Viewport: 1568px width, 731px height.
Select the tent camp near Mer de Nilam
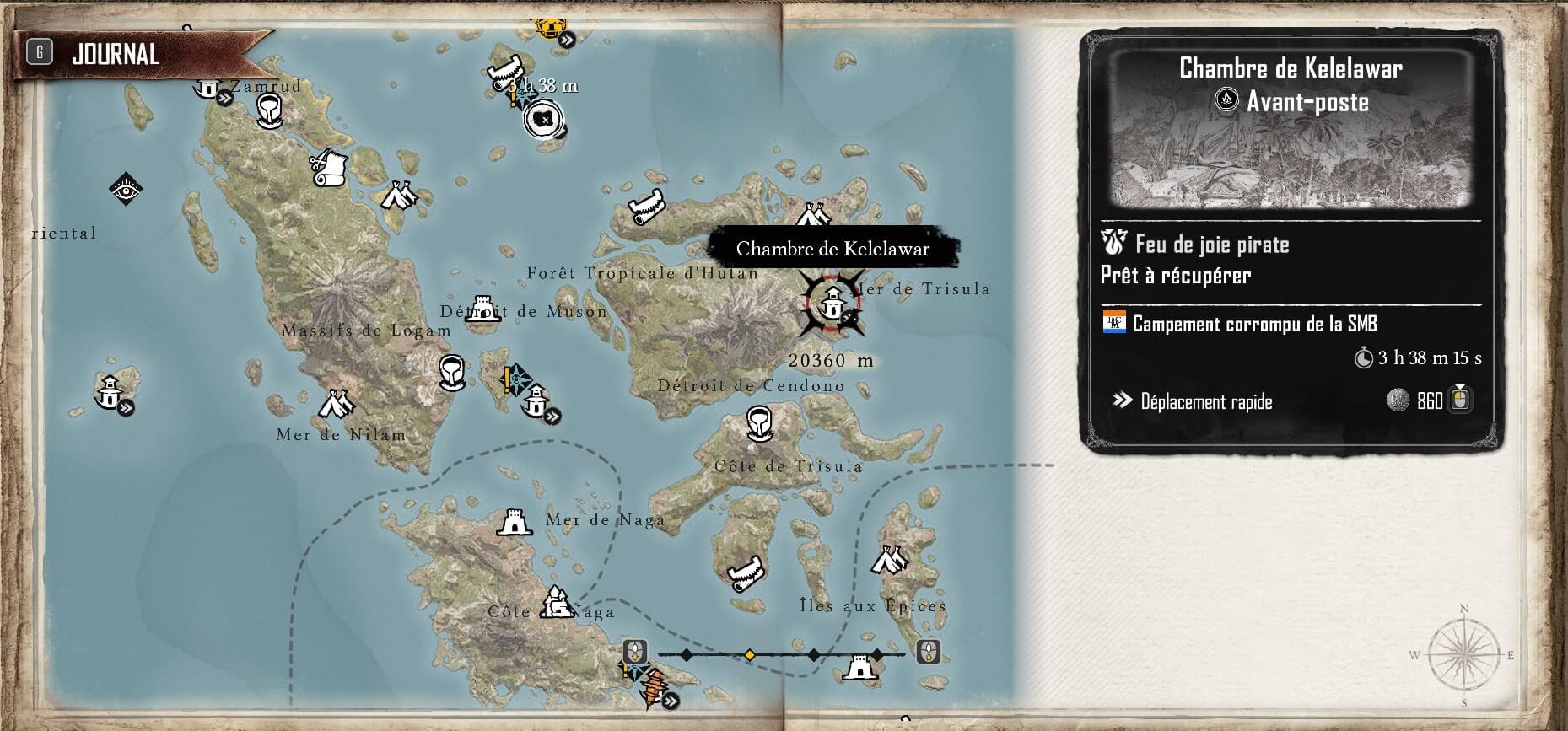tap(337, 406)
